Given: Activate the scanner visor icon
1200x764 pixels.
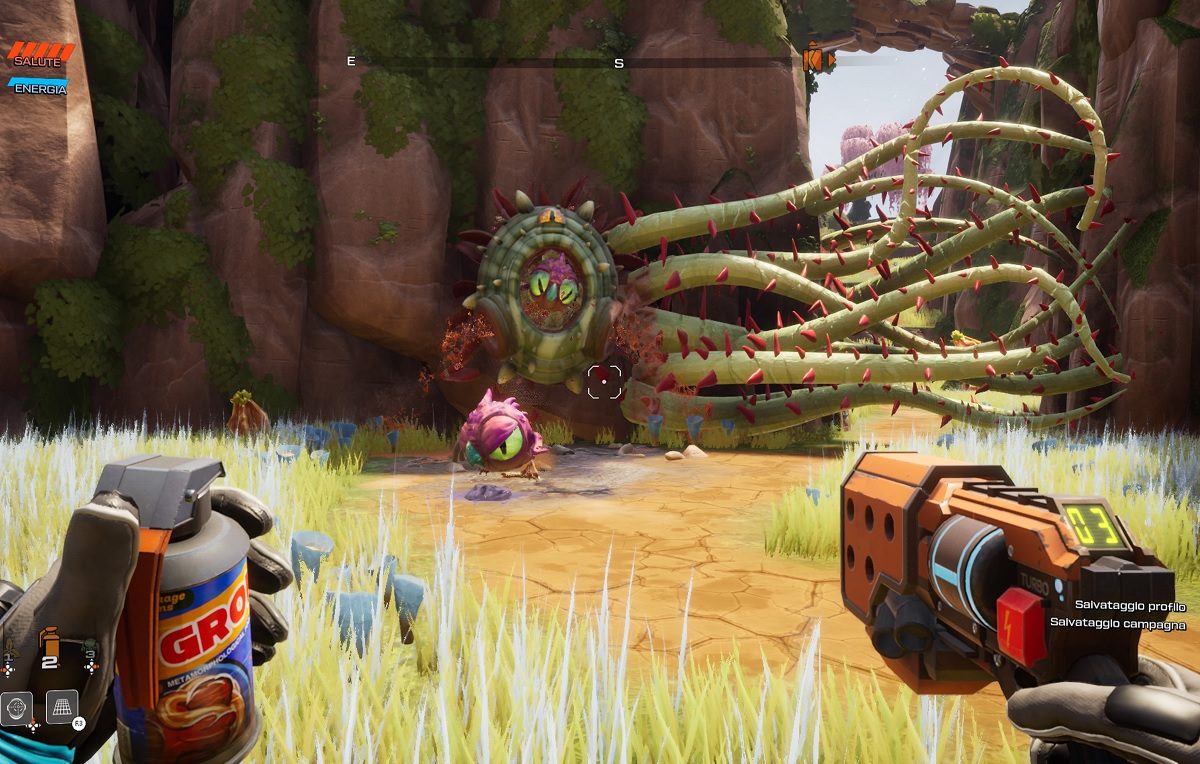Looking at the screenshot, I should point(17,707).
